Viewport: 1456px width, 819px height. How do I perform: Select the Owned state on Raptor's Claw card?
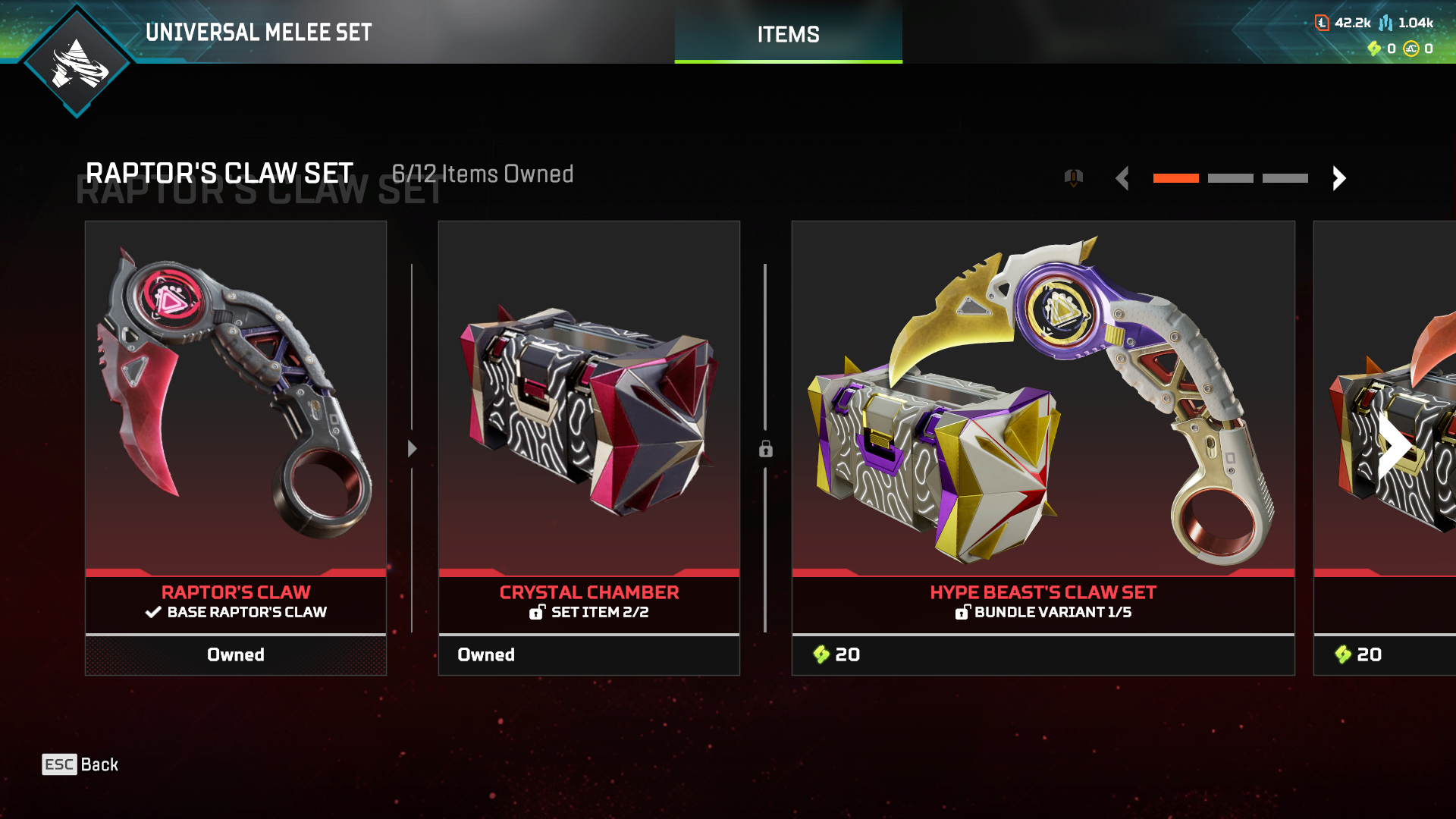click(236, 654)
